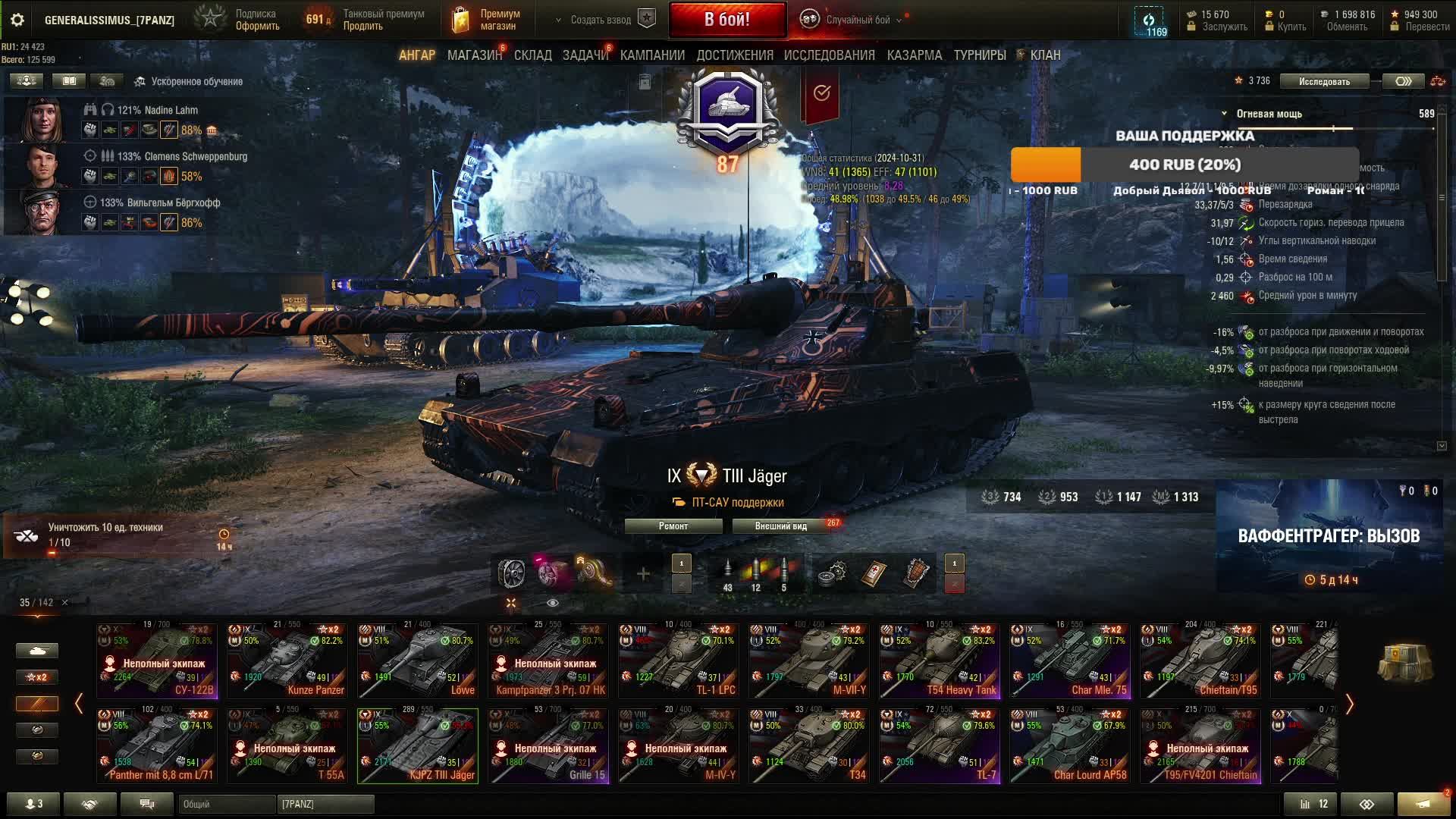Click the Создать взвод platoon button
The width and height of the screenshot is (1456, 819).
coord(601,20)
